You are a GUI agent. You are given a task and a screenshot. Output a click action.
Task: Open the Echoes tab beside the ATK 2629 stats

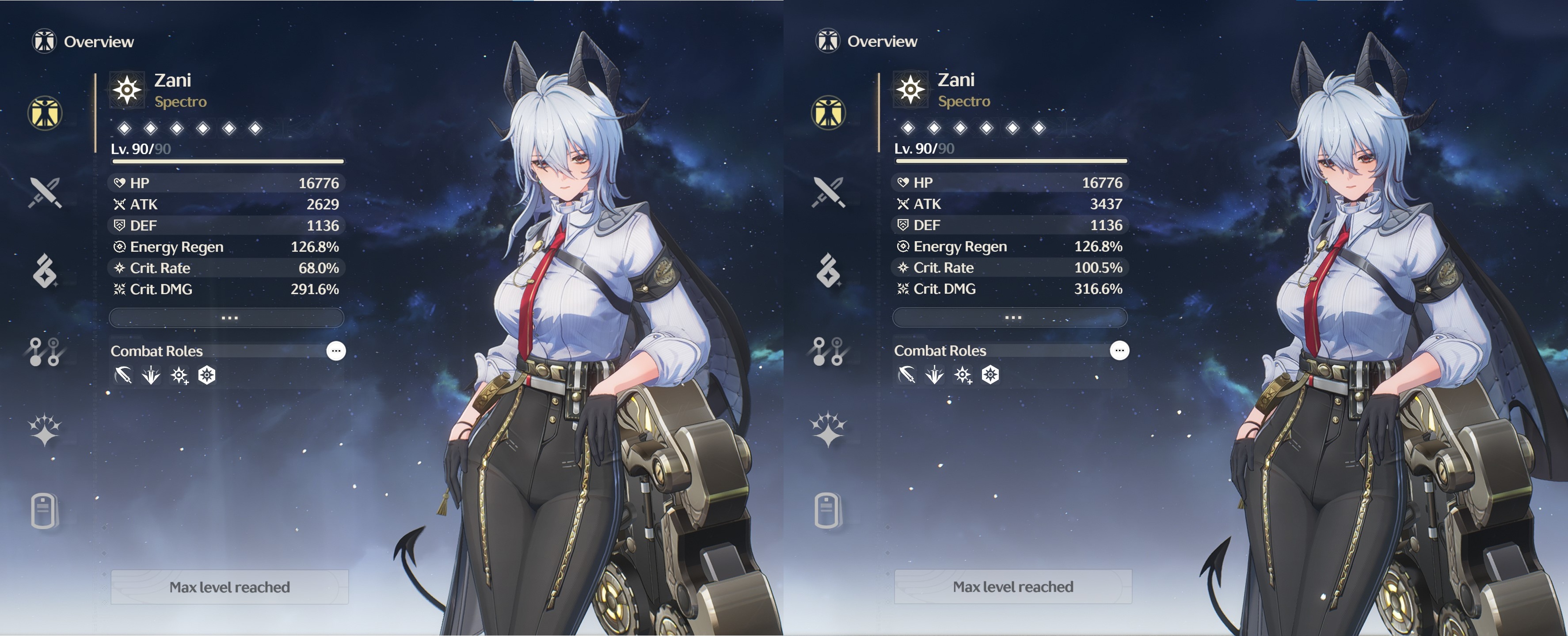(x=45, y=271)
